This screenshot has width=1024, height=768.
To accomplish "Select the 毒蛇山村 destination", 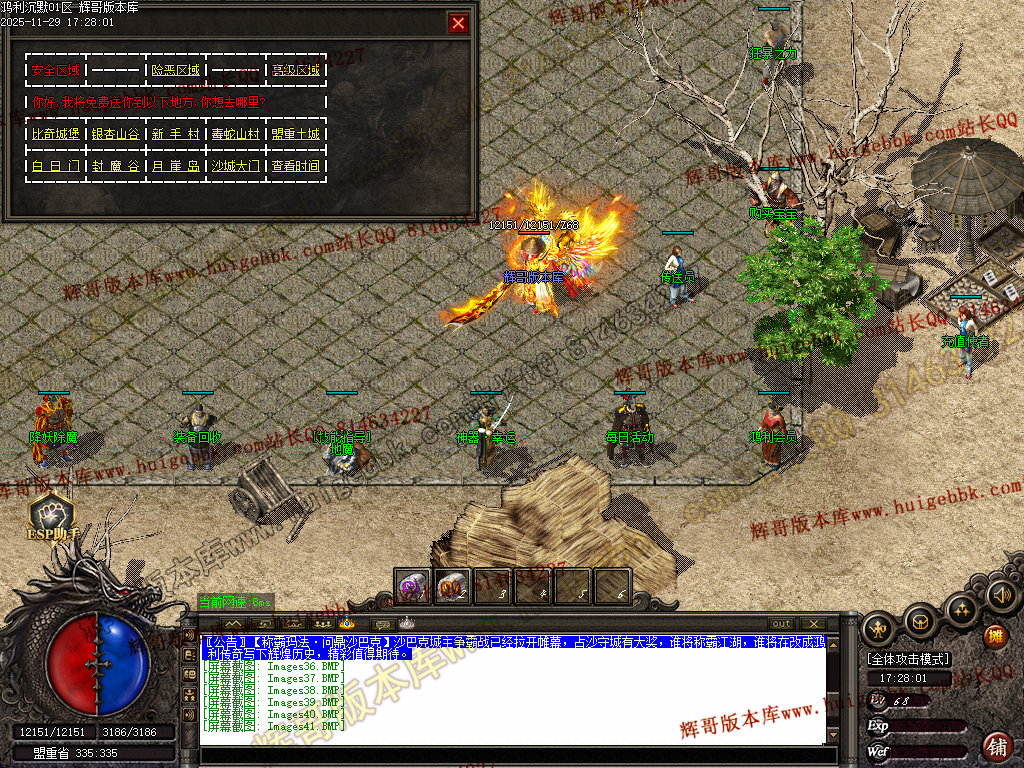I will [235, 134].
